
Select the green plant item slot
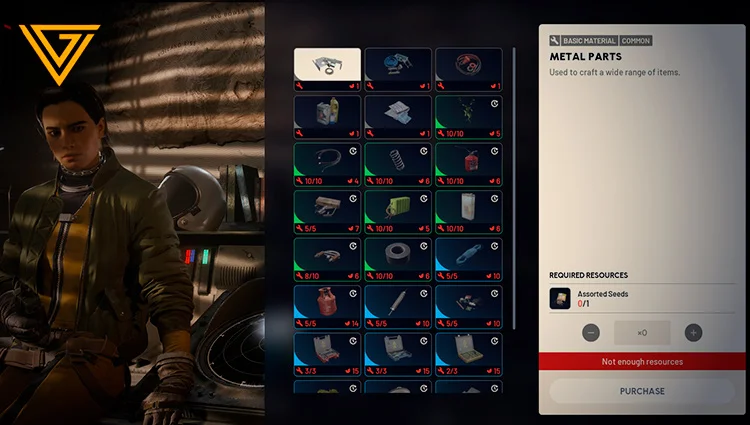click(468, 116)
